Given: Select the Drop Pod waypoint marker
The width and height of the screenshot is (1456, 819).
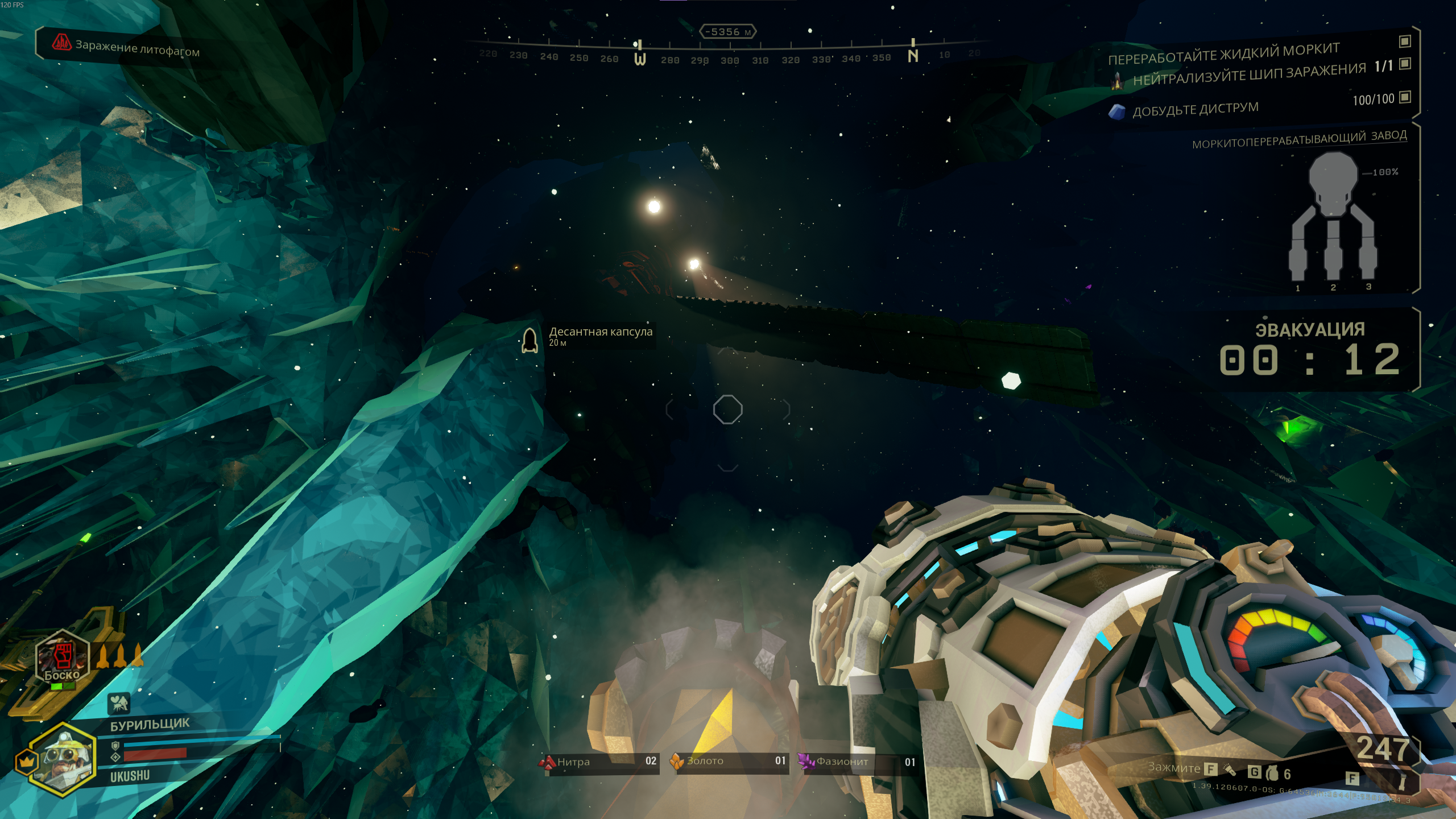Looking at the screenshot, I should pyautogui.click(x=530, y=340).
